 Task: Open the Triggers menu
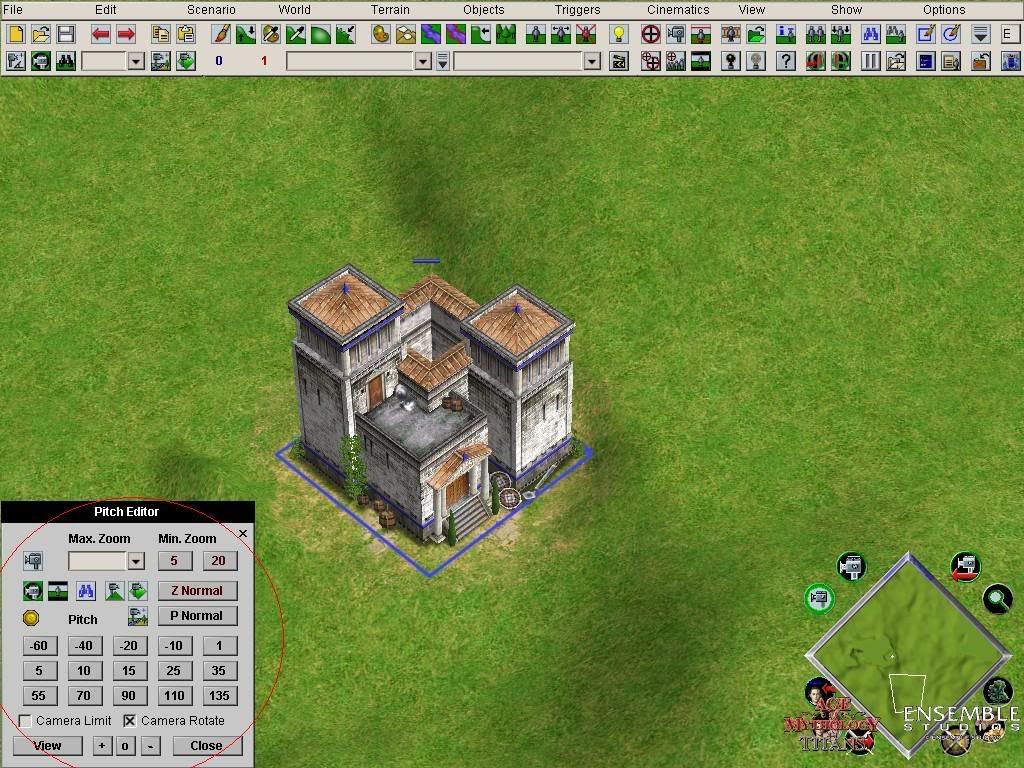578,10
